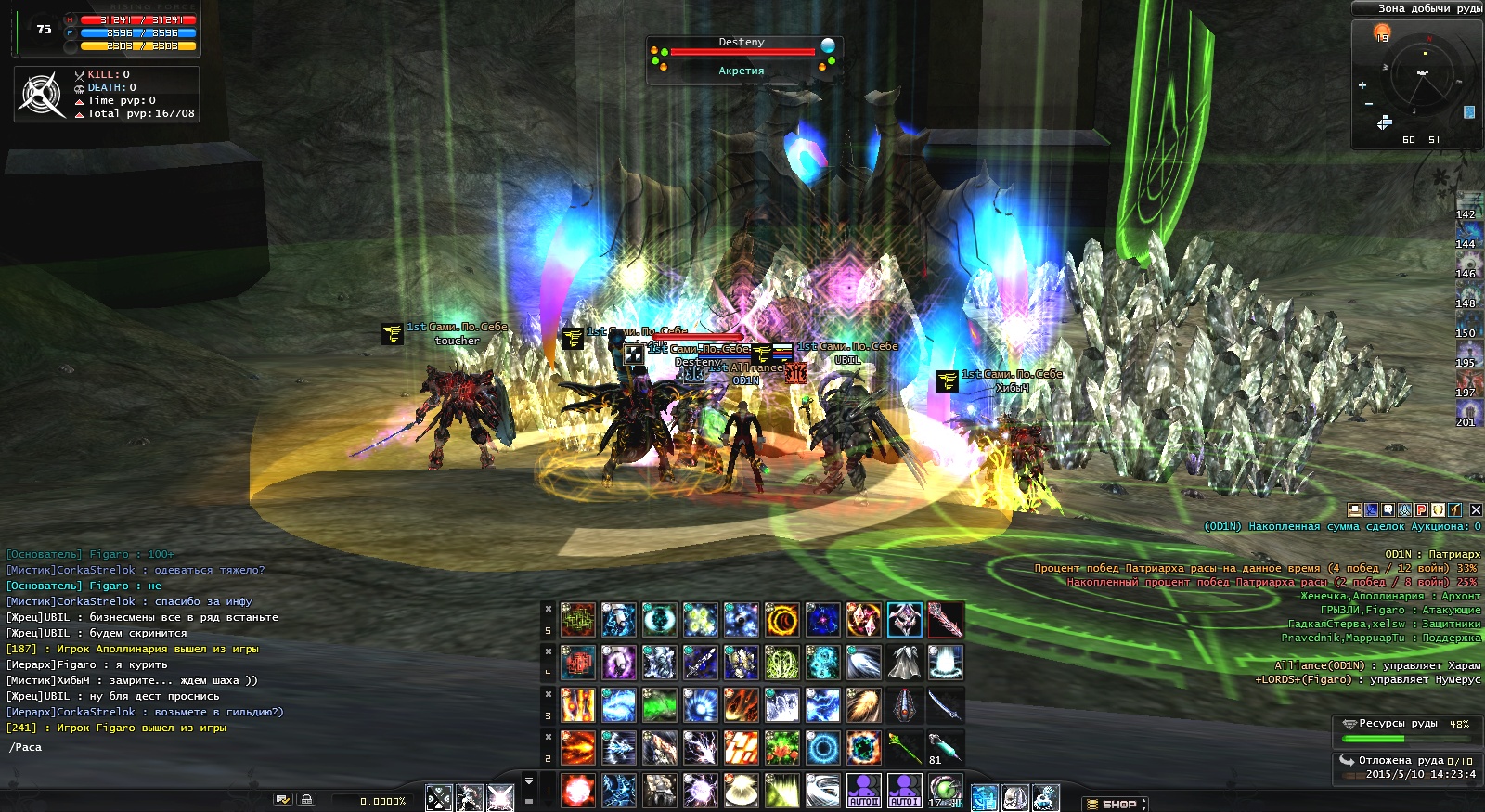Select the green staff hotbar slot
The image size is (1485, 812).
pos(904,748)
